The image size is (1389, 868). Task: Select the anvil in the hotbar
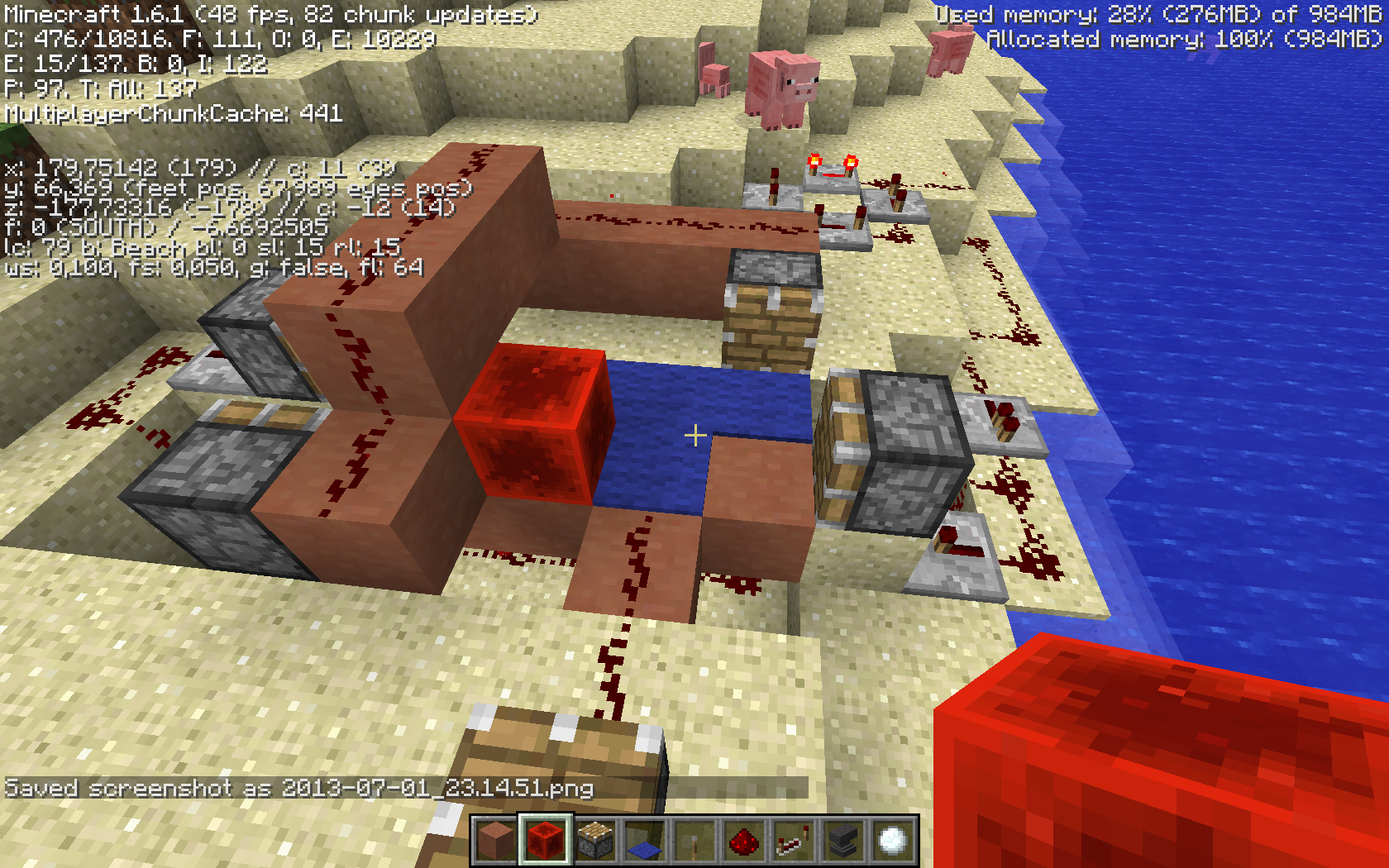pyautogui.click(x=843, y=841)
